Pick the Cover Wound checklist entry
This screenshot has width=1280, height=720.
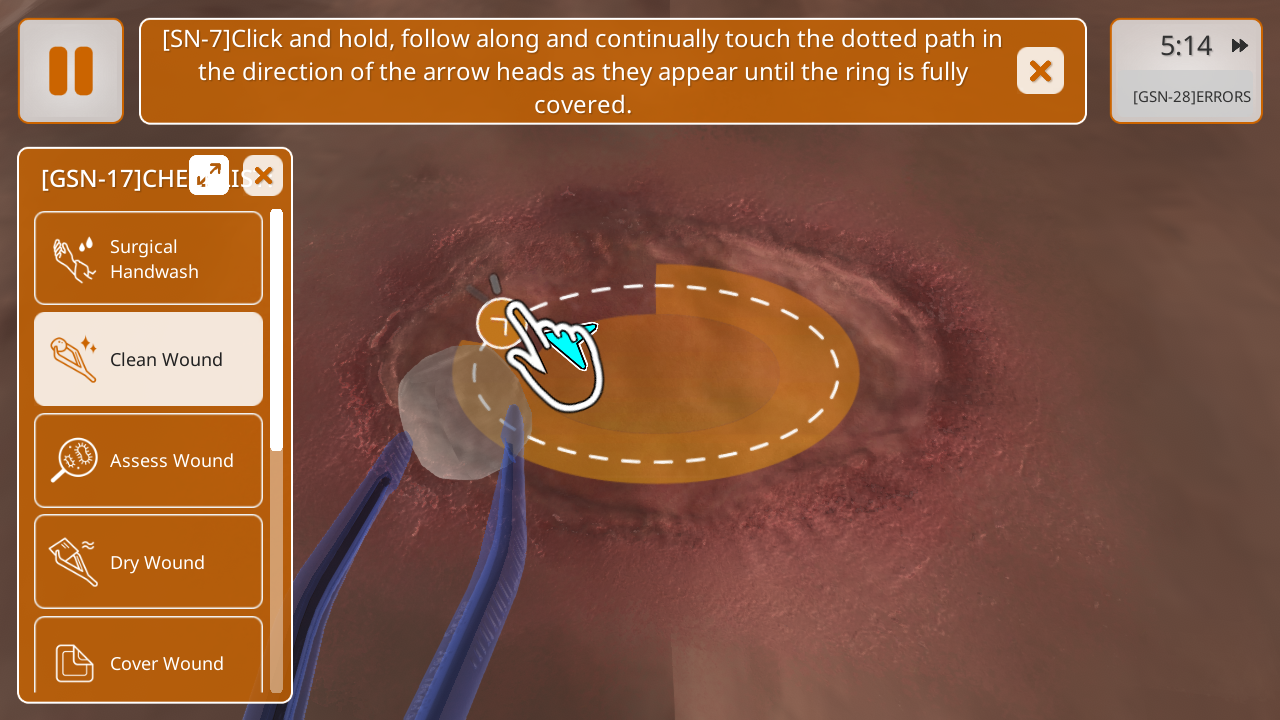(x=149, y=660)
